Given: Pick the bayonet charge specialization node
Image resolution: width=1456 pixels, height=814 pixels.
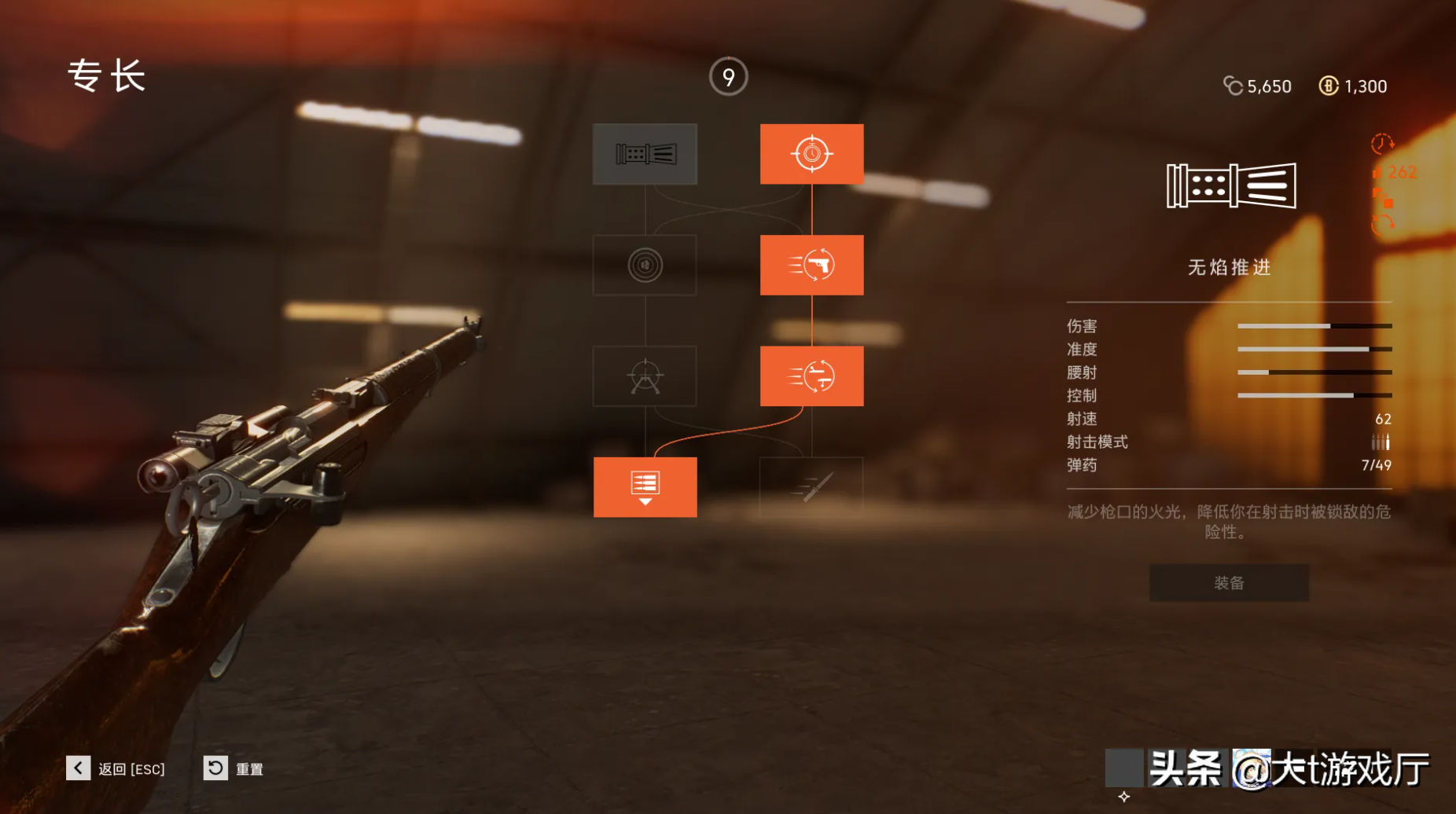Looking at the screenshot, I should (x=811, y=487).
